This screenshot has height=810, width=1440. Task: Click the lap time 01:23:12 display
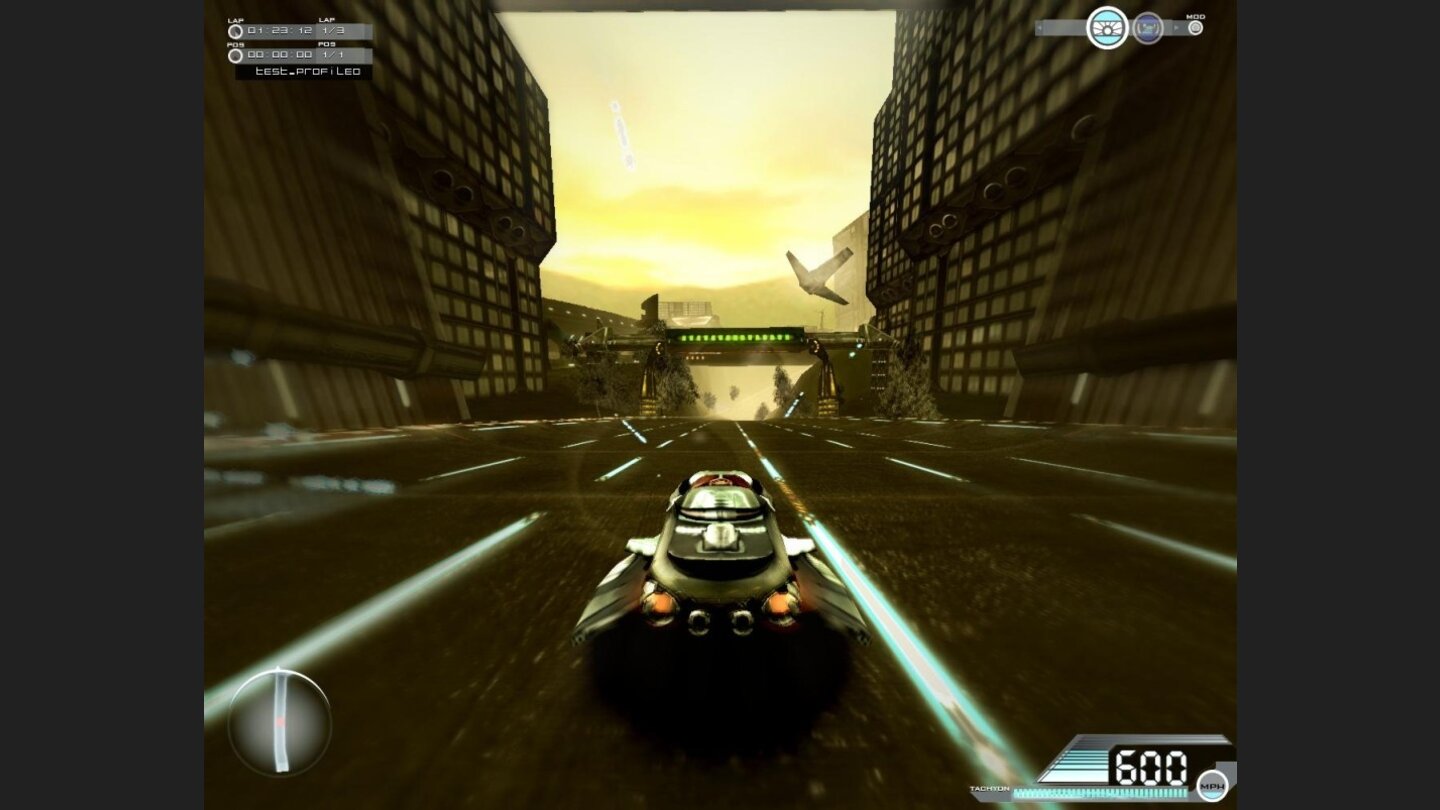pyautogui.click(x=278, y=31)
